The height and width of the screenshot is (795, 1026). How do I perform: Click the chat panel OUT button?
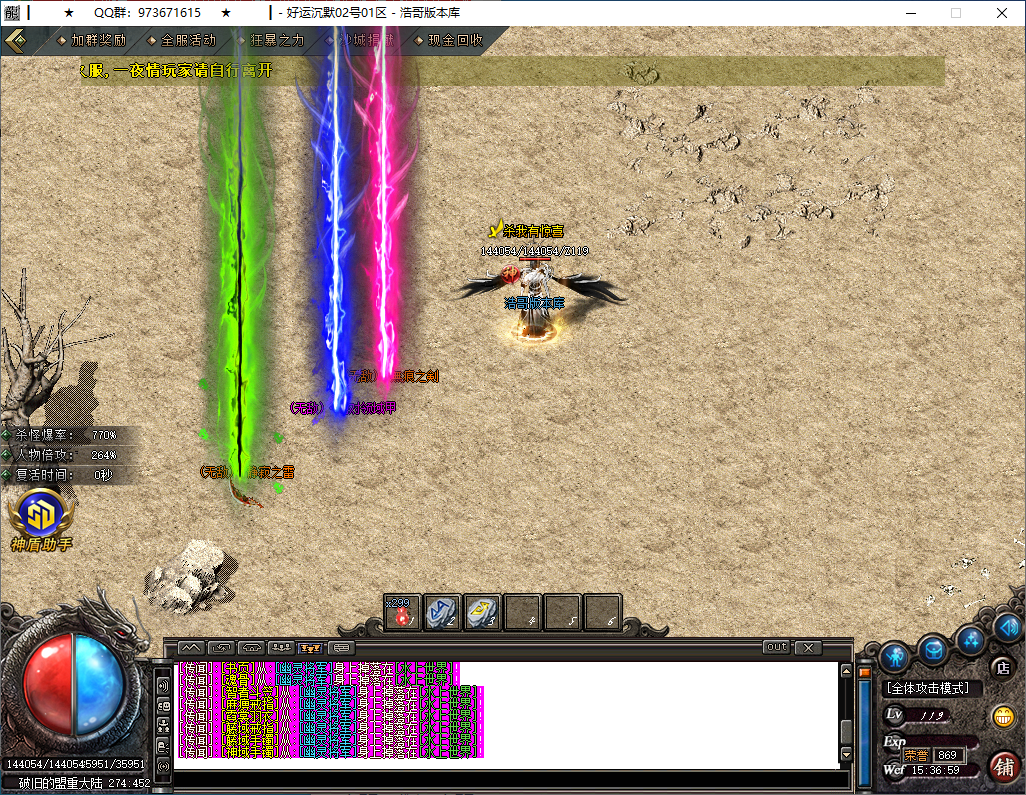pyautogui.click(x=776, y=648)
